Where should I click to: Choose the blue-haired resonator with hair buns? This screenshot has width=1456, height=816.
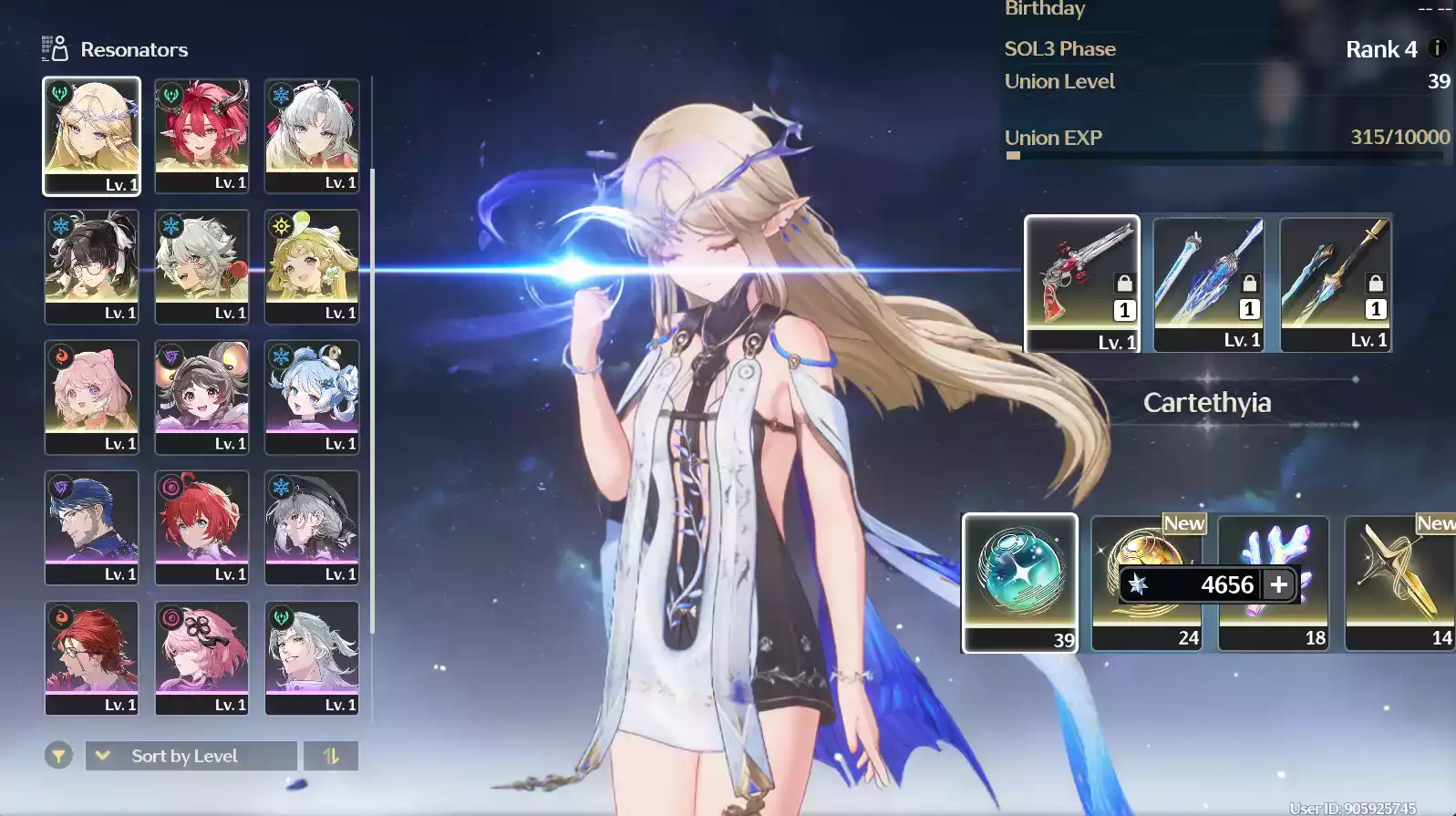click(312, 397)
